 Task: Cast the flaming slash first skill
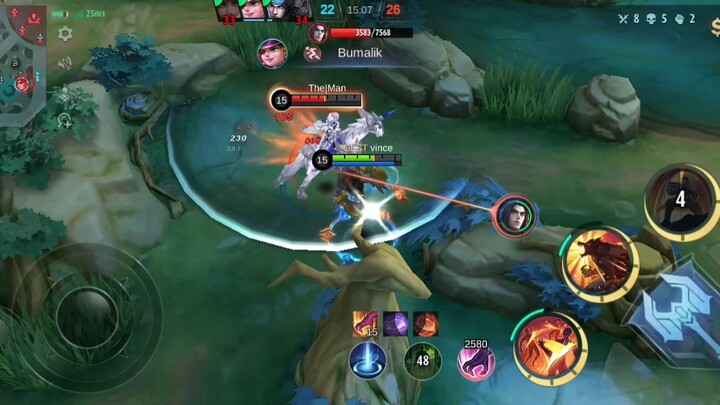[x=549, y=347]
